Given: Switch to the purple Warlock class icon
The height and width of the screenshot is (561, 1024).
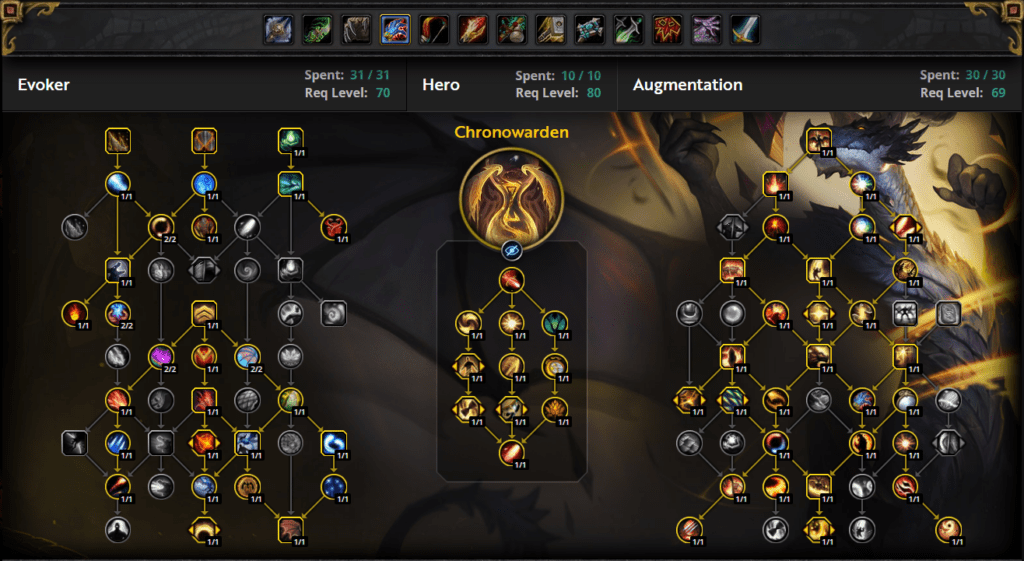Looking at the screenshot, I should coord(707,30).
